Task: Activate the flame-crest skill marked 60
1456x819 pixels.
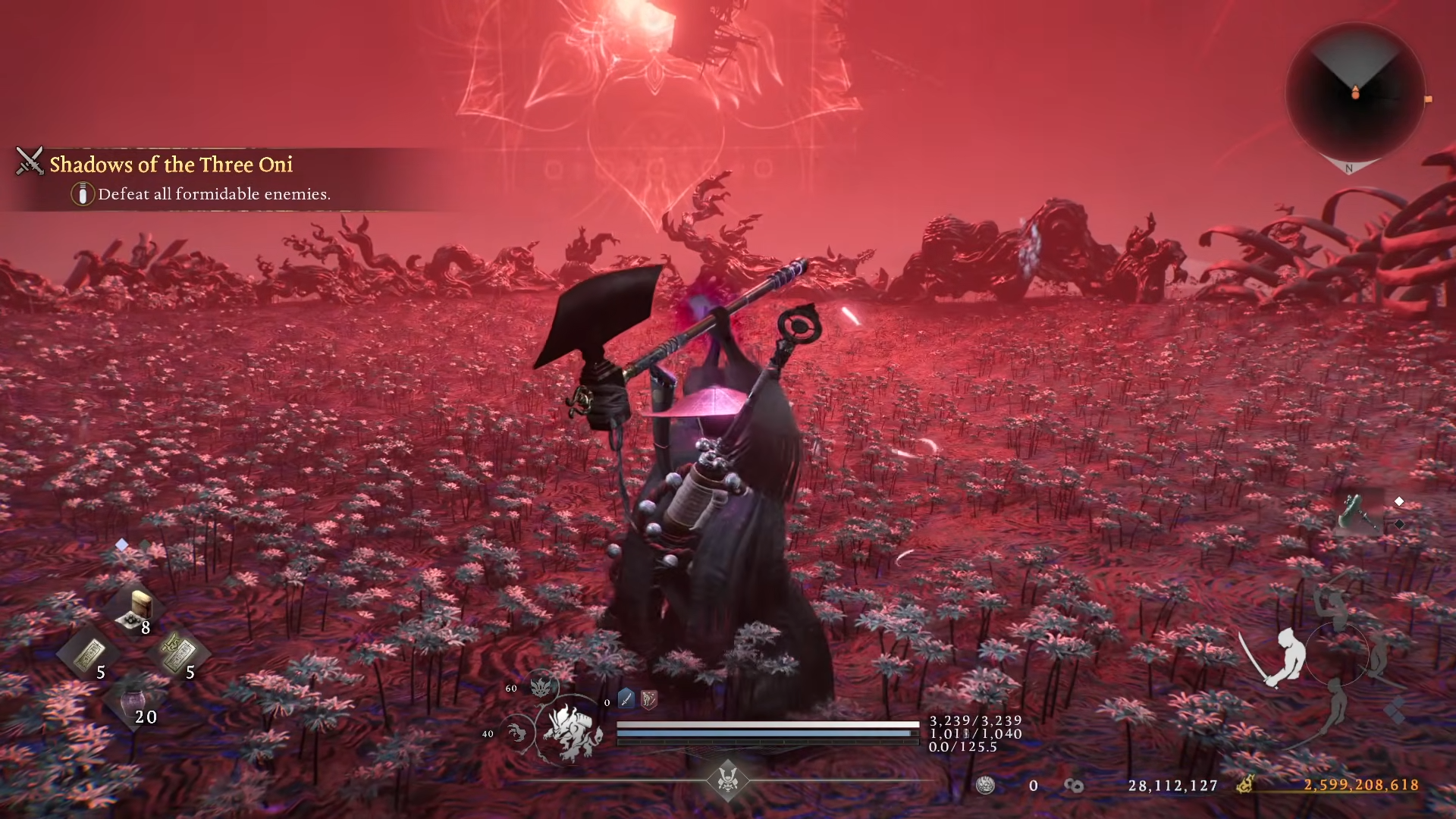Action: pos(541,687)
